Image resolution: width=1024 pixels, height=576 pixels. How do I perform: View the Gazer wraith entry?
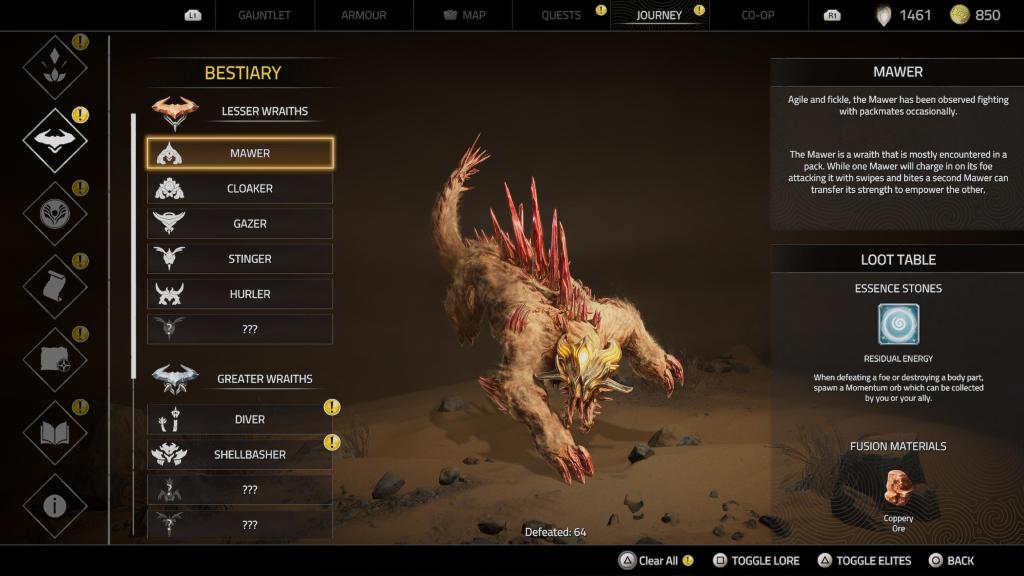tap(240, 224)
